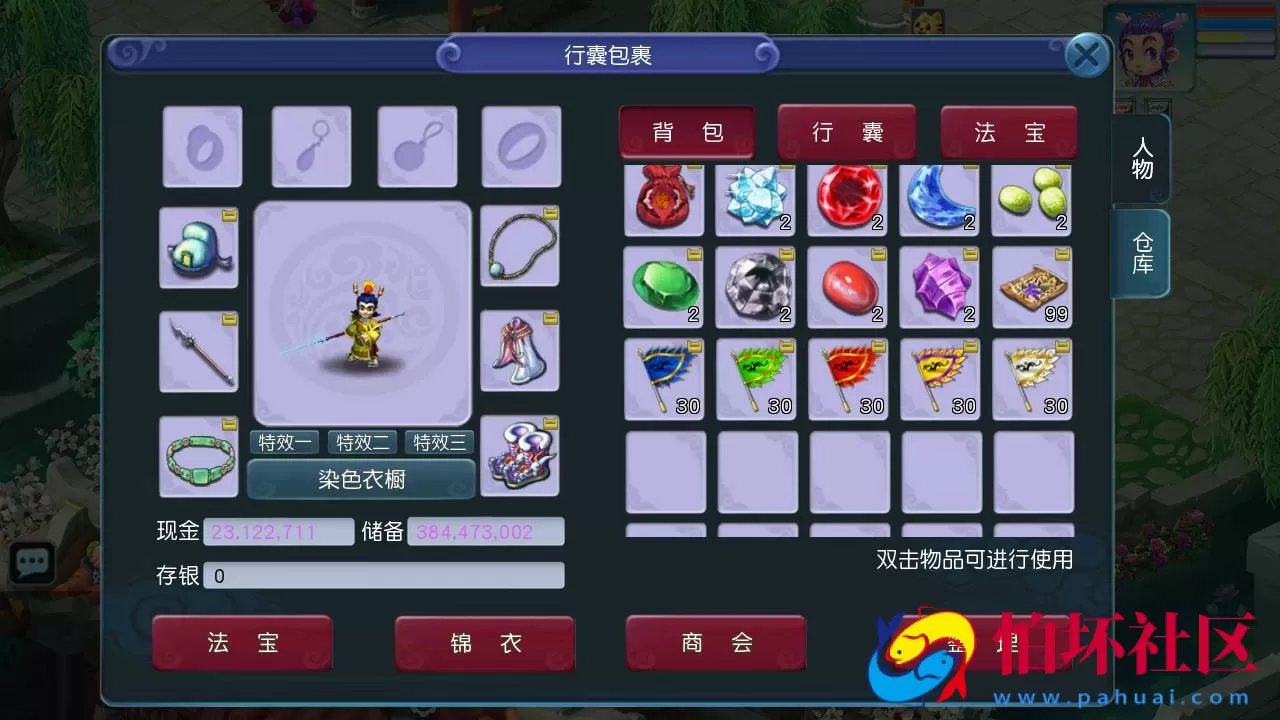Enable the 特效二 special effect

(361, 442)
